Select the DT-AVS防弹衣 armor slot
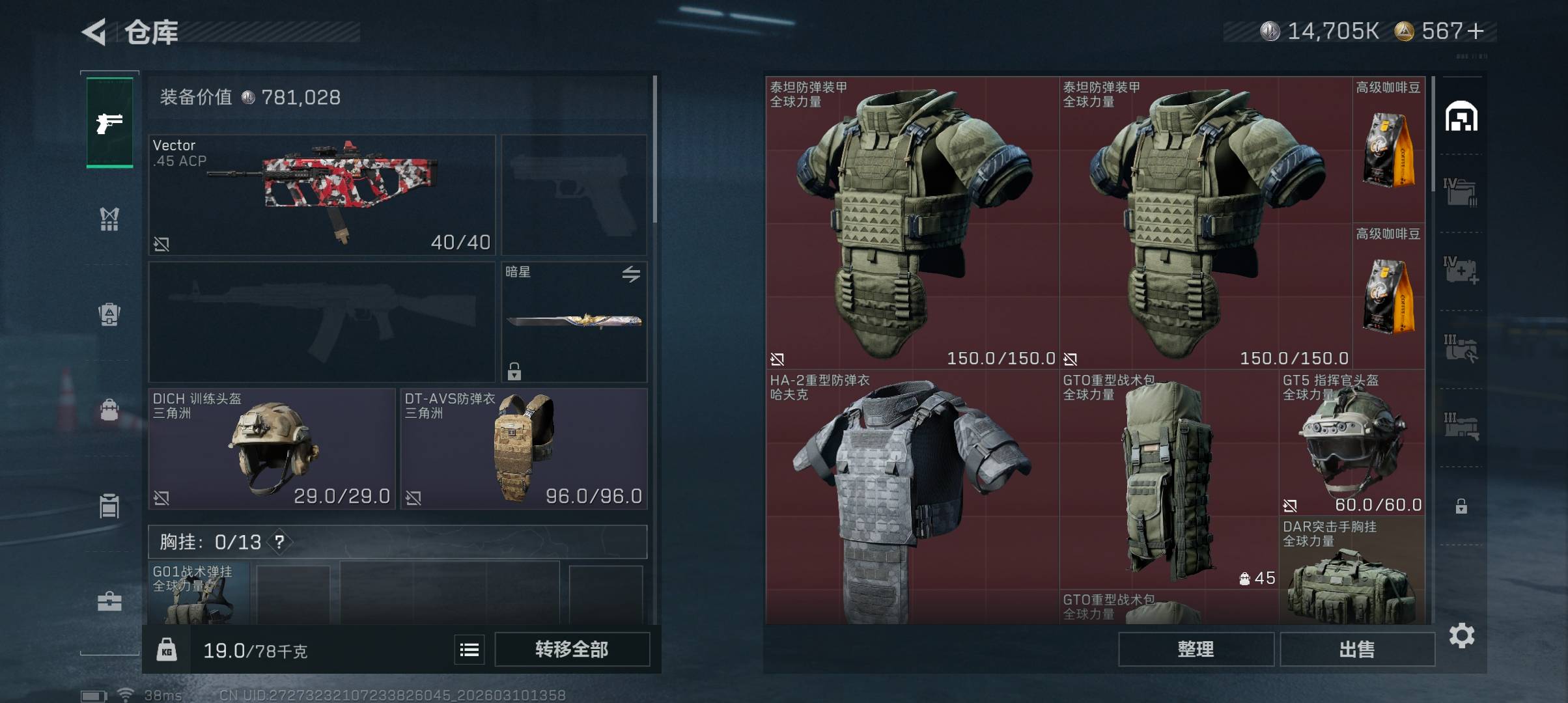 click(524, 448)
